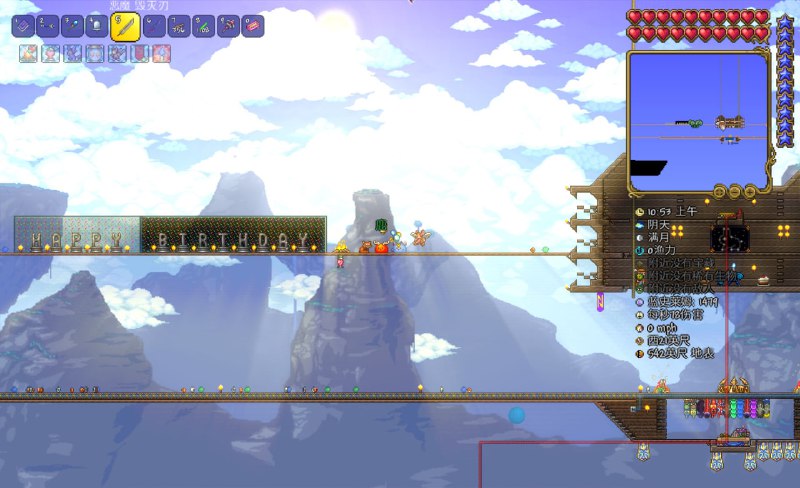Switch to the item in hotbar slot 7

click(x=178, y=27)
